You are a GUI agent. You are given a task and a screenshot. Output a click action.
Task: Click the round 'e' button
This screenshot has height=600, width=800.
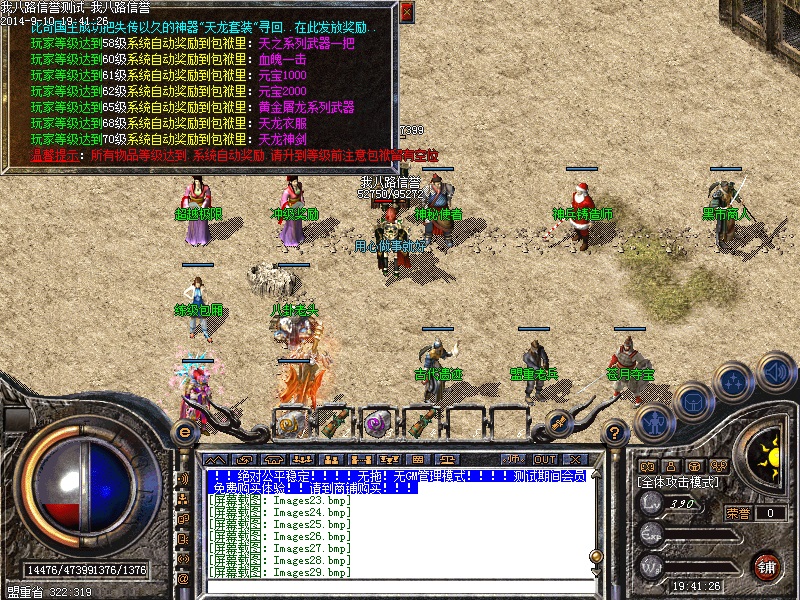click(183, 431)
